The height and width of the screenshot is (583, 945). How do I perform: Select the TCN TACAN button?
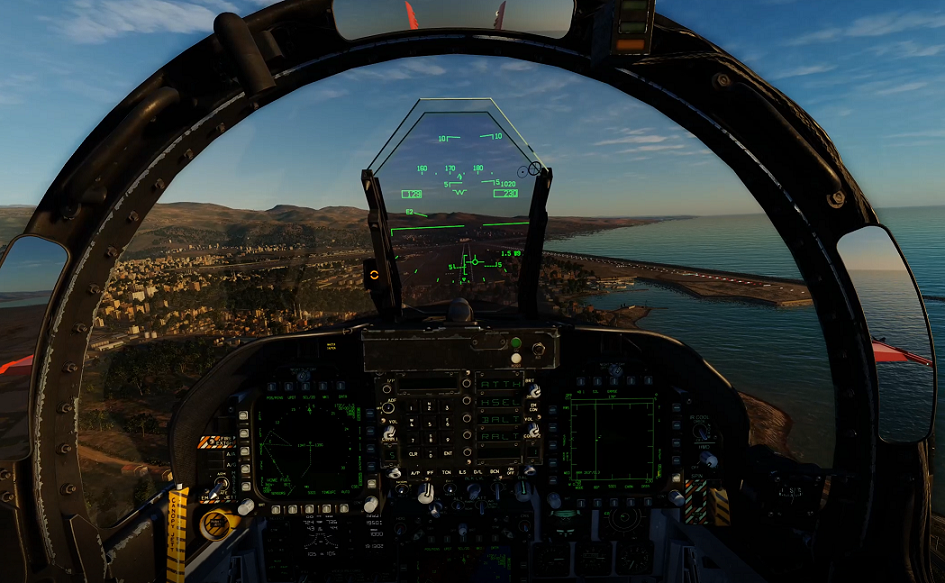point(447,471)
